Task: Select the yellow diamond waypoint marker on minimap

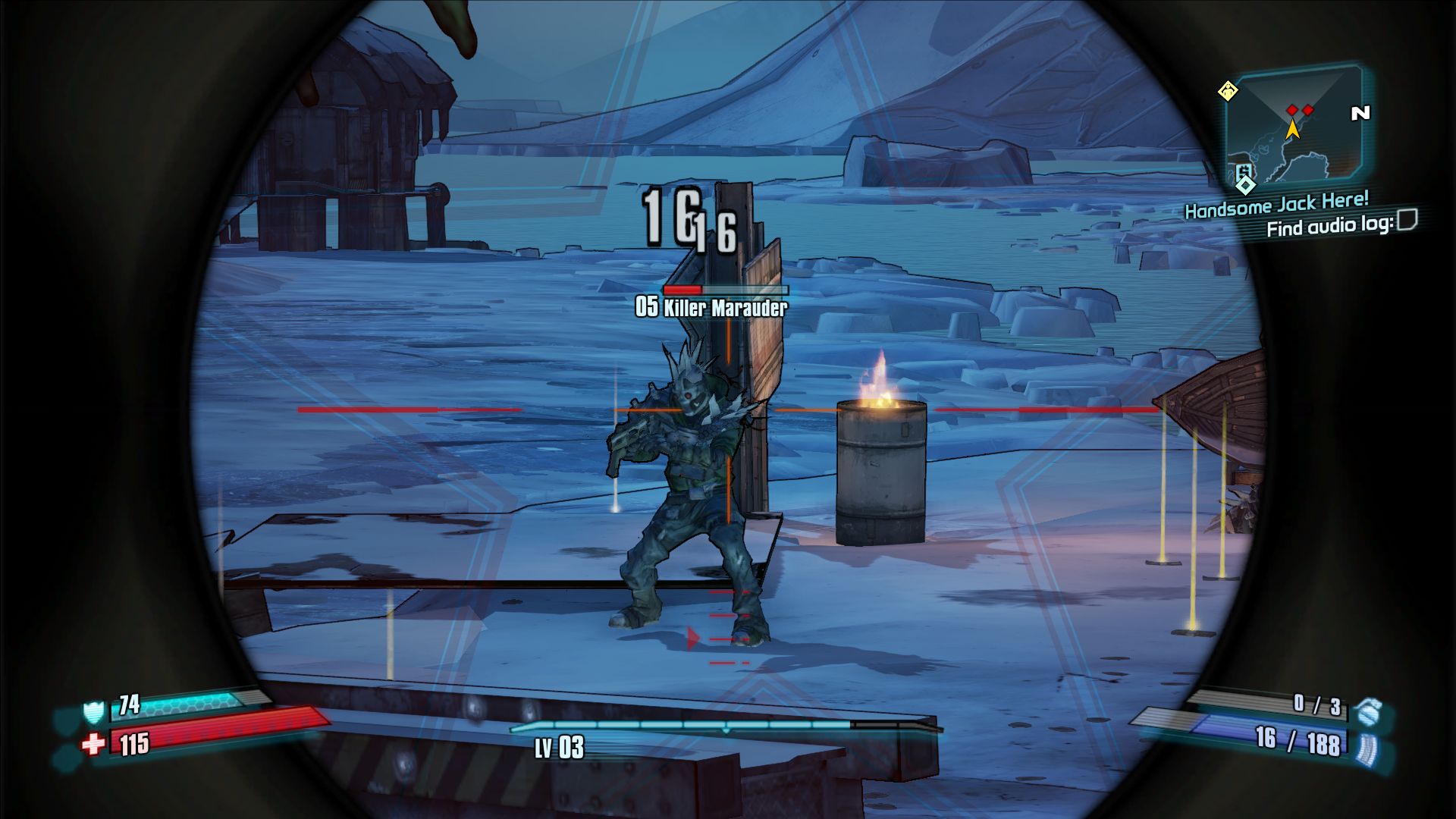Action: [1228, 92]
